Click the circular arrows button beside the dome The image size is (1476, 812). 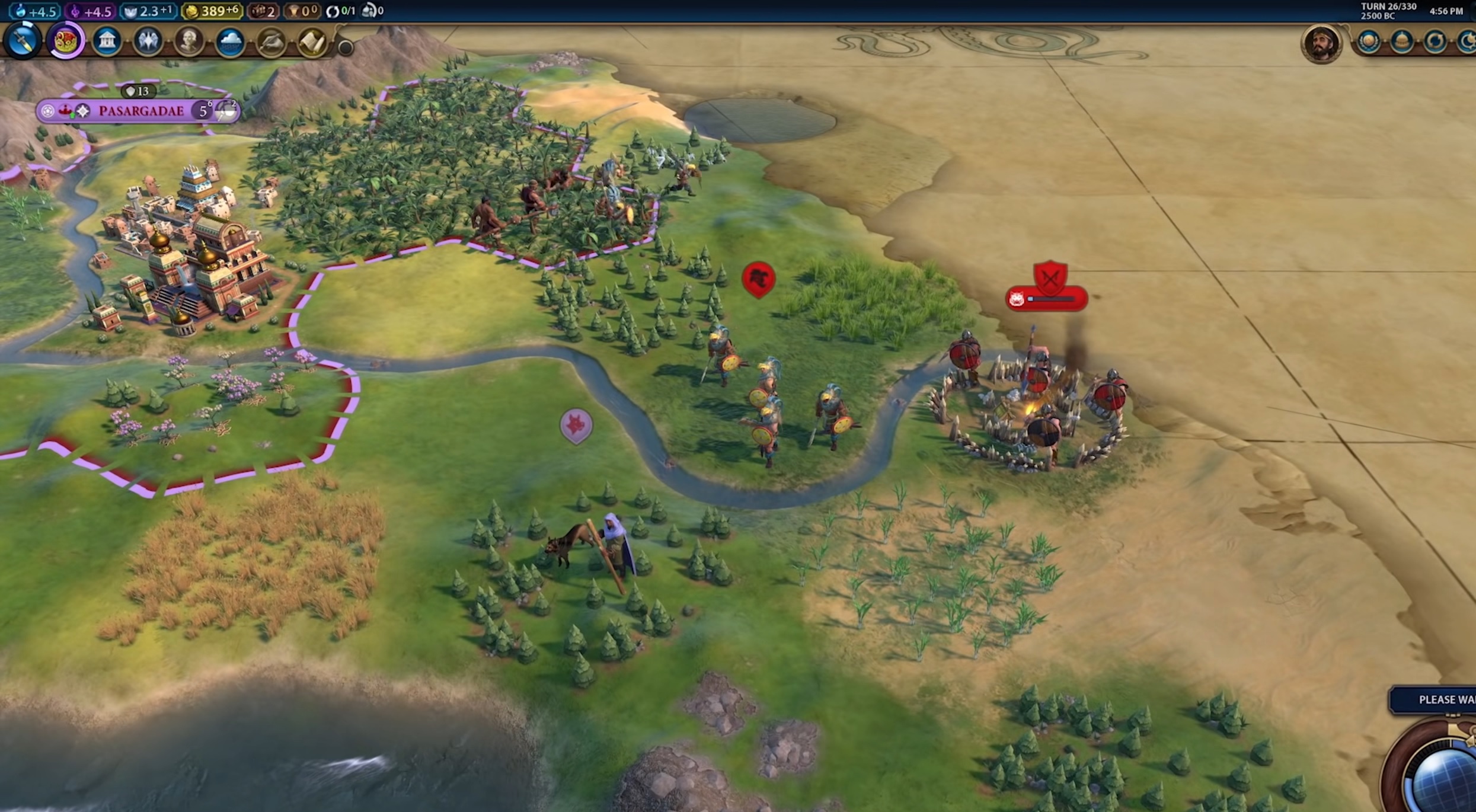[x=1435, y=42]
